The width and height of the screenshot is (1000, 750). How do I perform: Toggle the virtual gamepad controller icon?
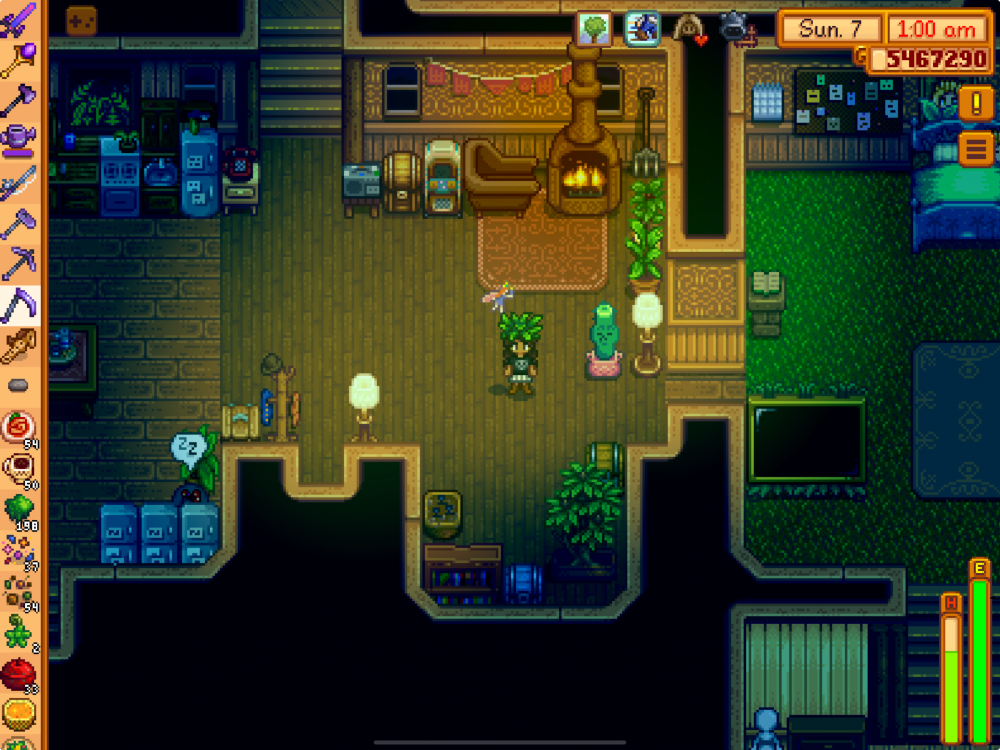coord(81,20)
